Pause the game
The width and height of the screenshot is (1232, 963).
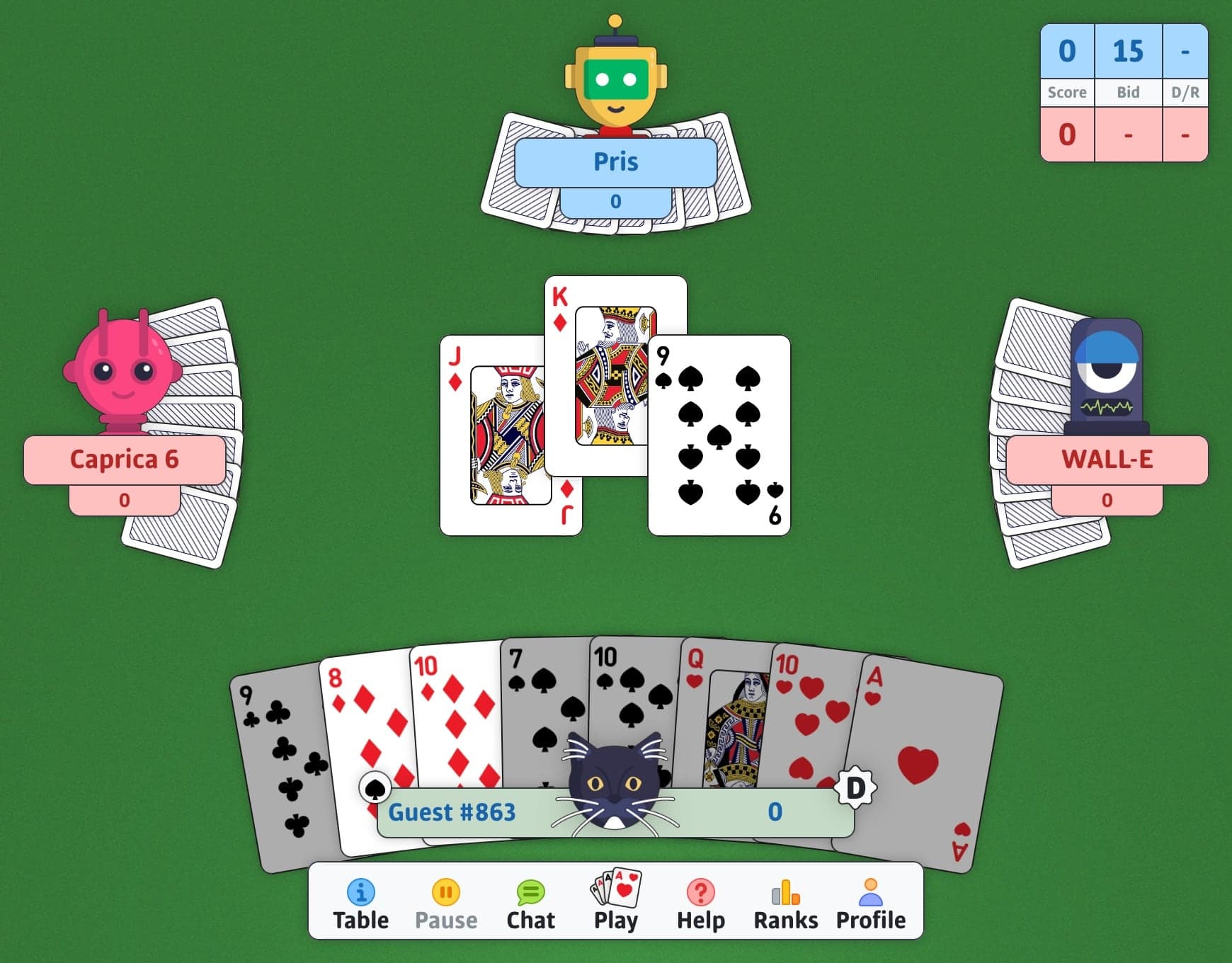[447, 899]
